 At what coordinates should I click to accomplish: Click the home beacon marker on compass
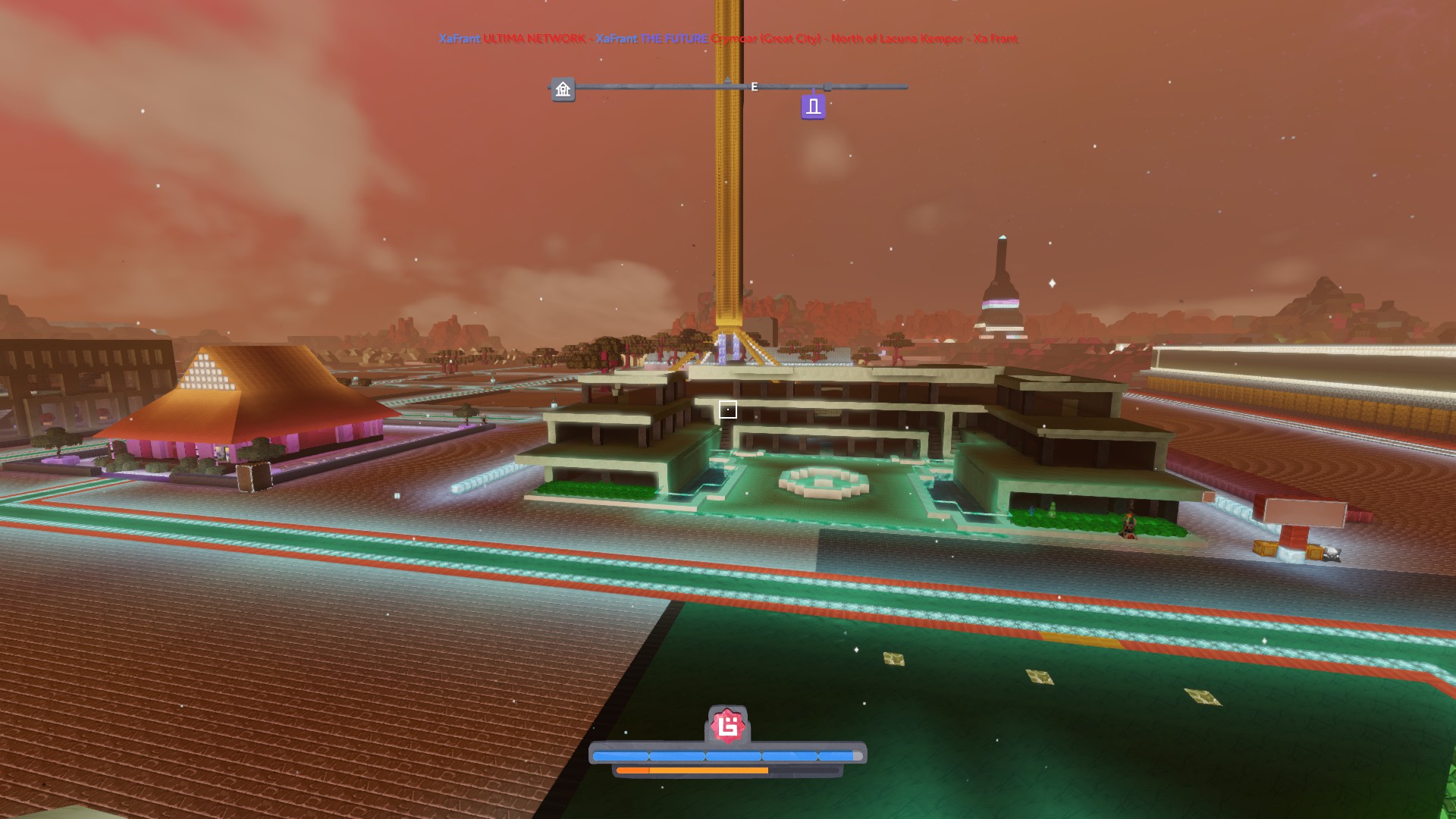pyautogui.click(x=563, y=89)
